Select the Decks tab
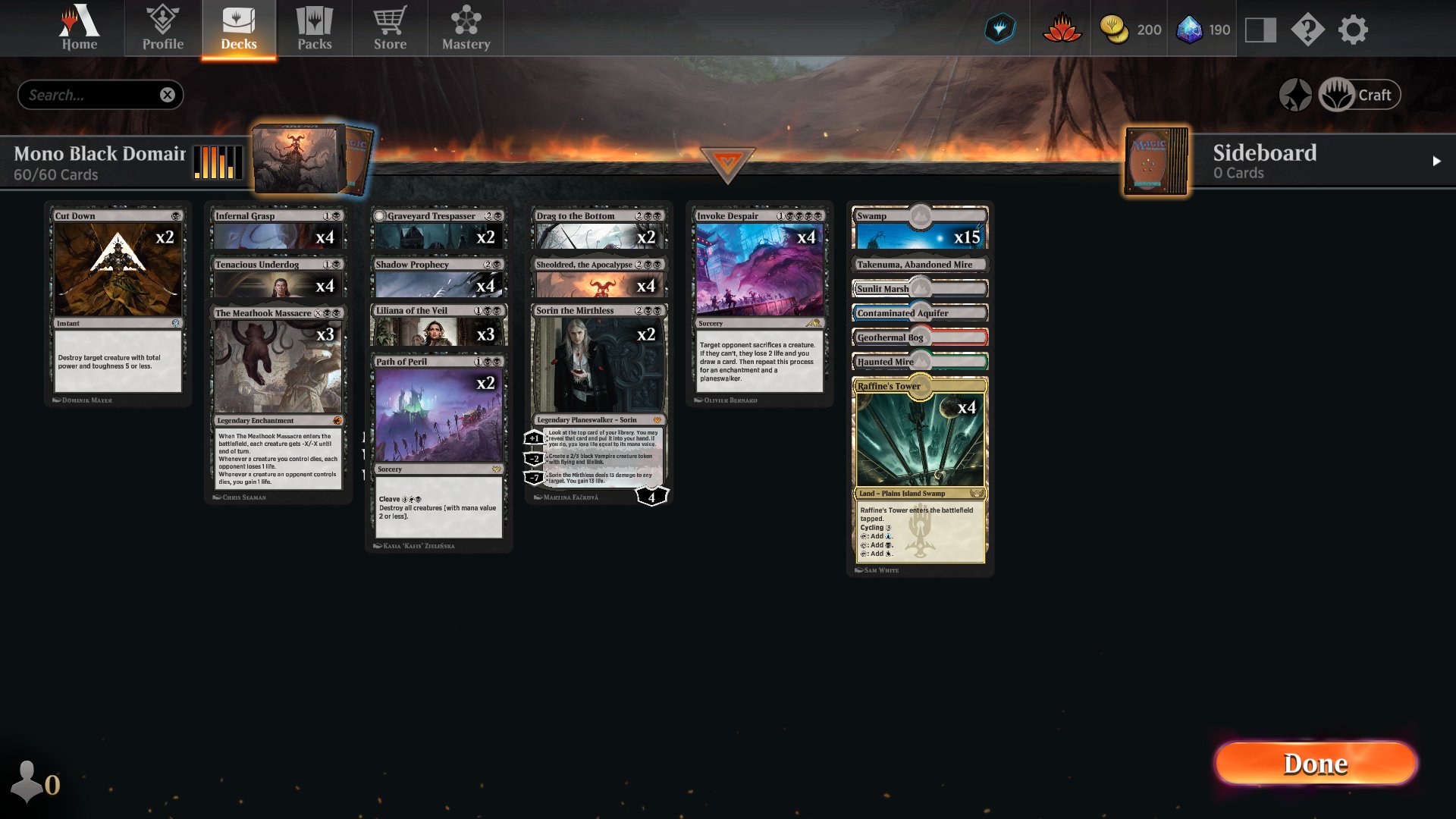 [x=238, y=28]
